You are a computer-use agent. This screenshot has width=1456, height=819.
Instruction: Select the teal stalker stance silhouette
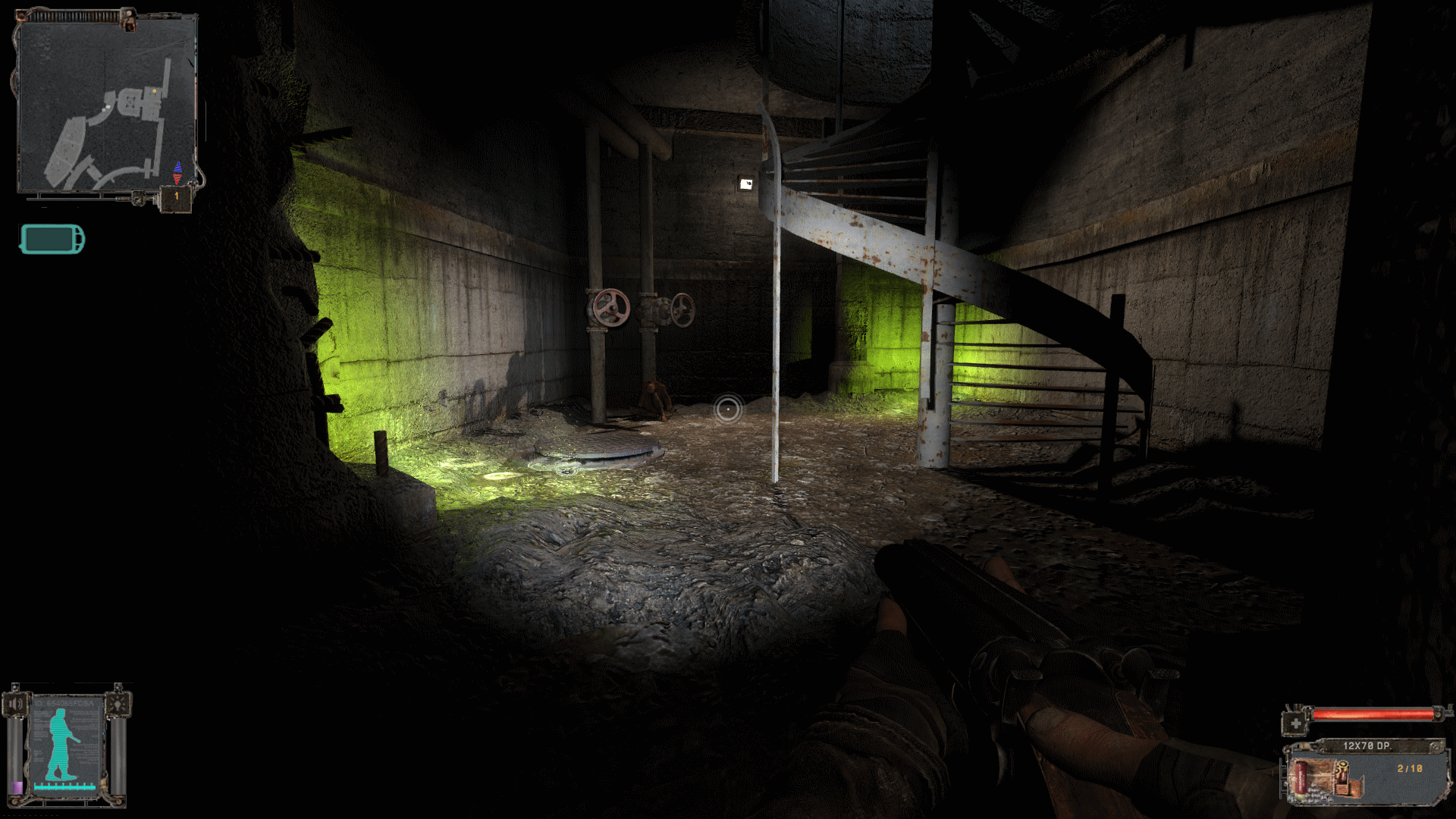coord(62,745)
